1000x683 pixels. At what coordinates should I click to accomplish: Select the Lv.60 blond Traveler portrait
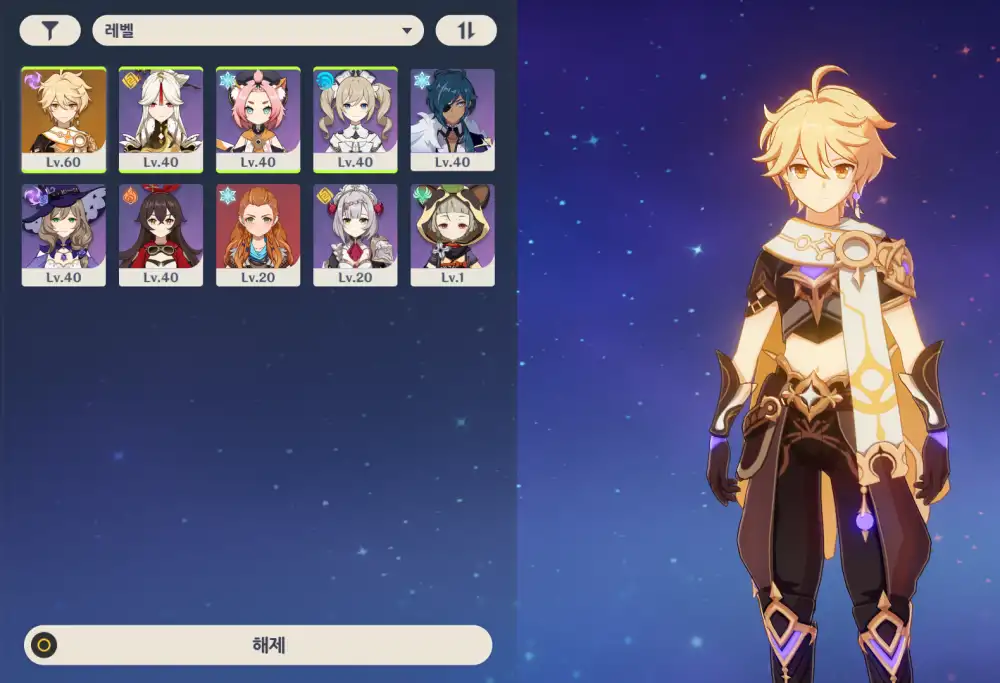(64, 120)
